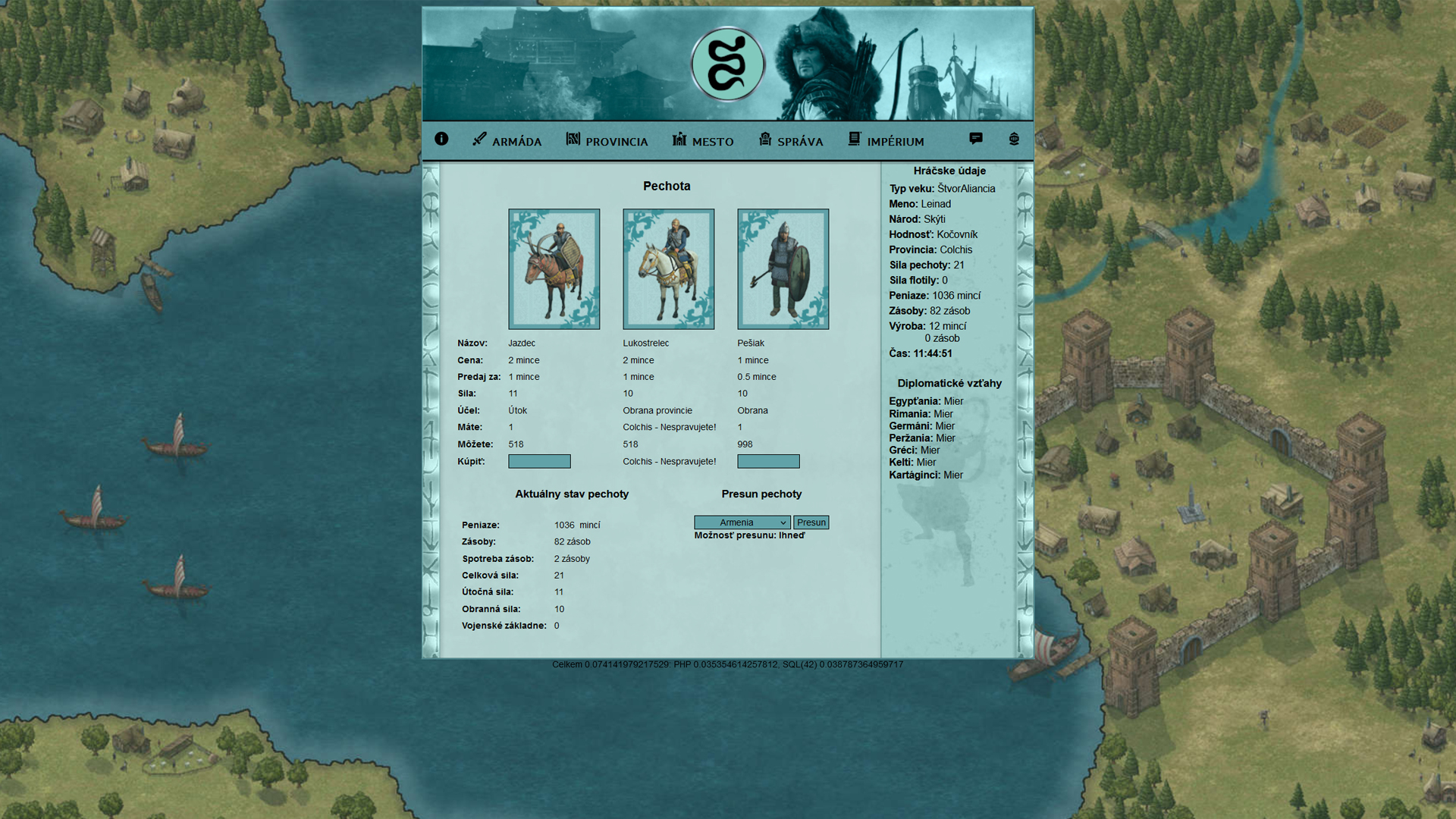Click the Presun button
Image resolution: width=1456 pixels, height=819 pixels.
click(811, 522)
